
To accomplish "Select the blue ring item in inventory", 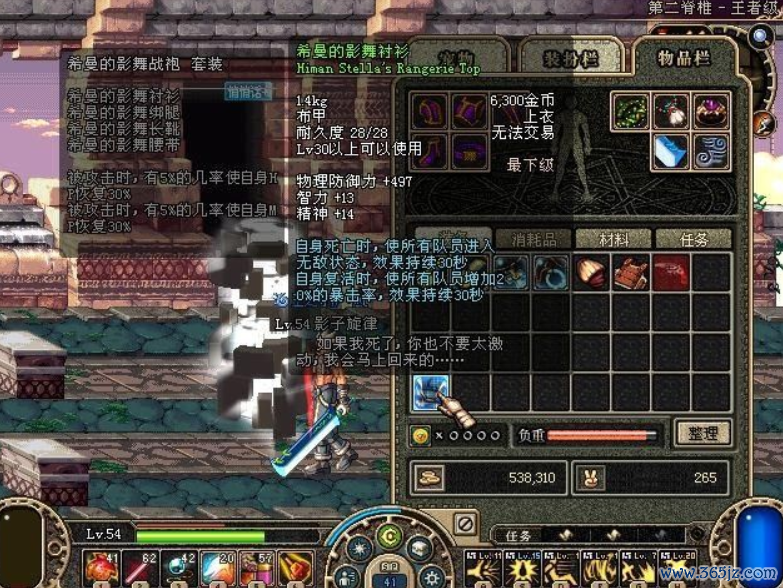I will 552,272.
